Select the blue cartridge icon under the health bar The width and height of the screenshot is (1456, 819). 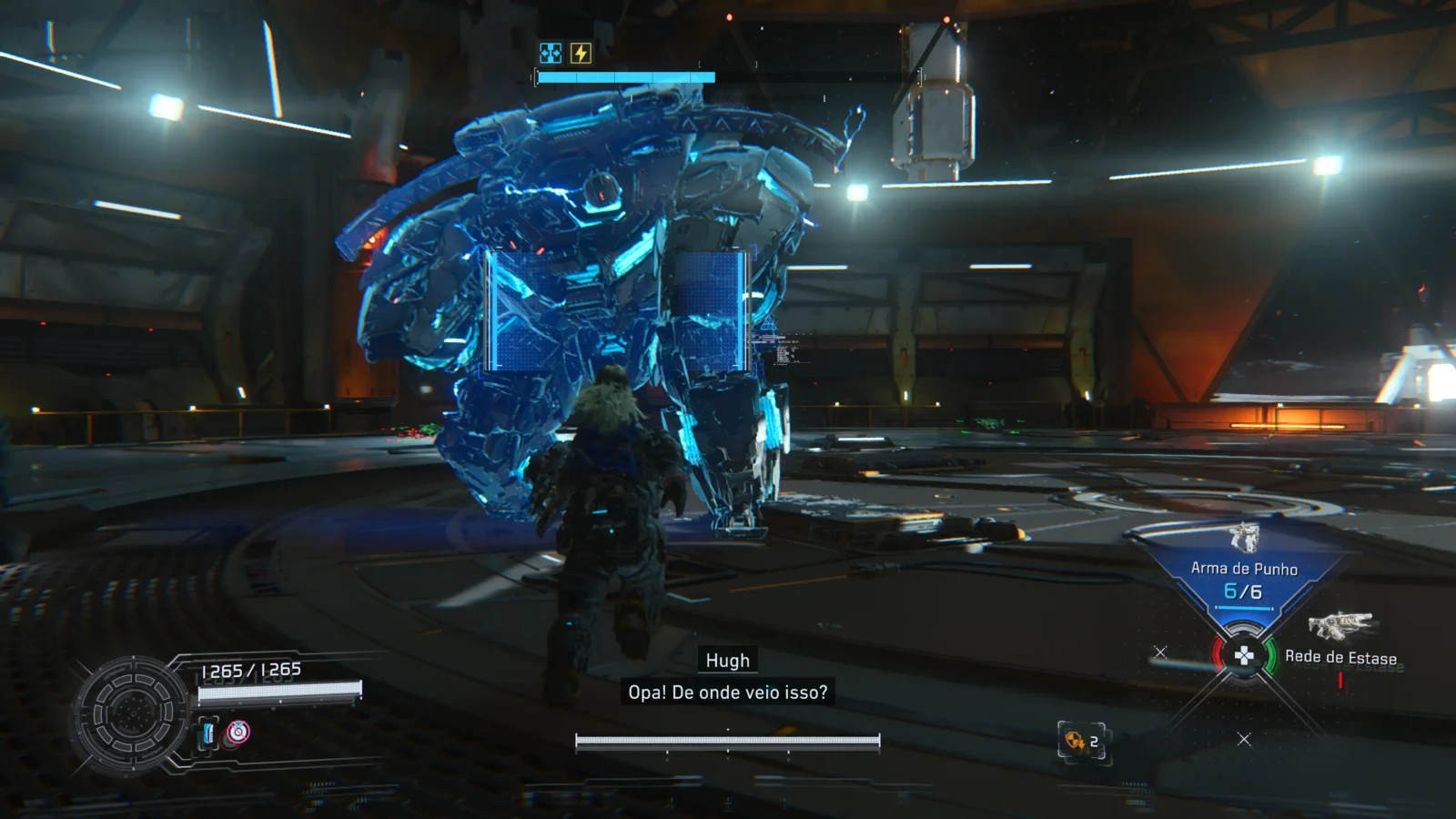pos(209,733)
